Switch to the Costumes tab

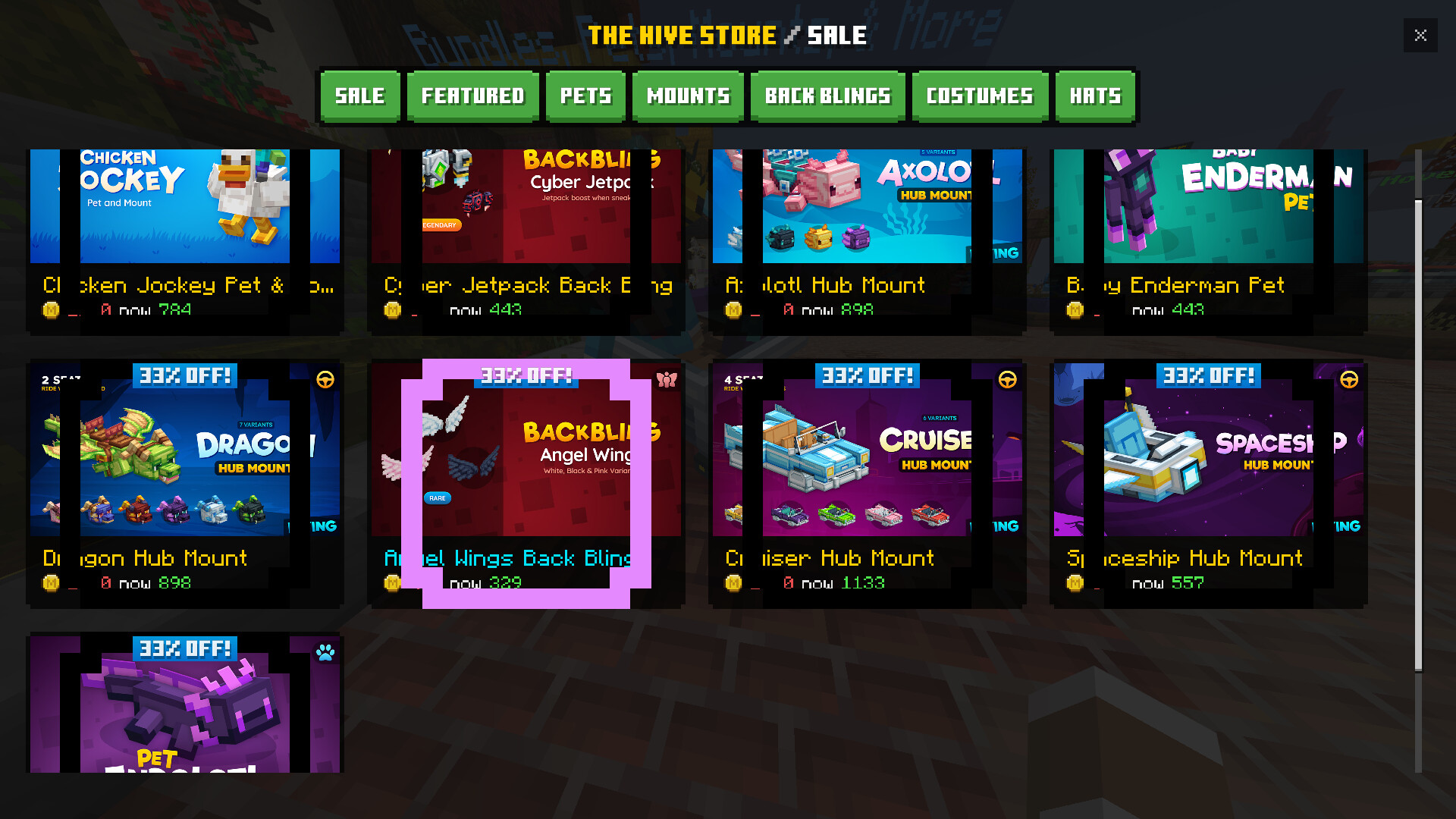tap(980, 96)
